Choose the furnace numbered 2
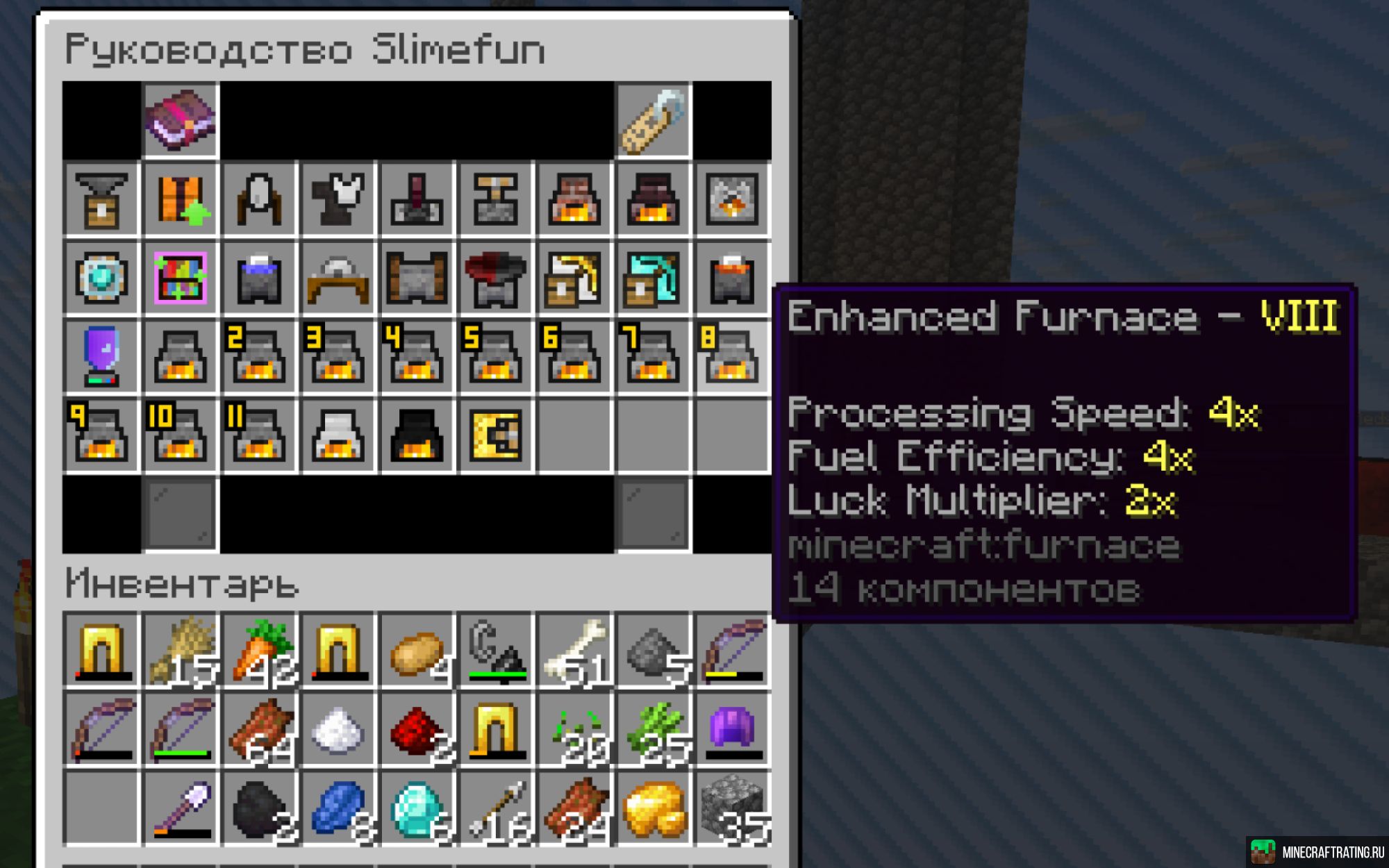The image size is (1389, 868). point(259,357)
